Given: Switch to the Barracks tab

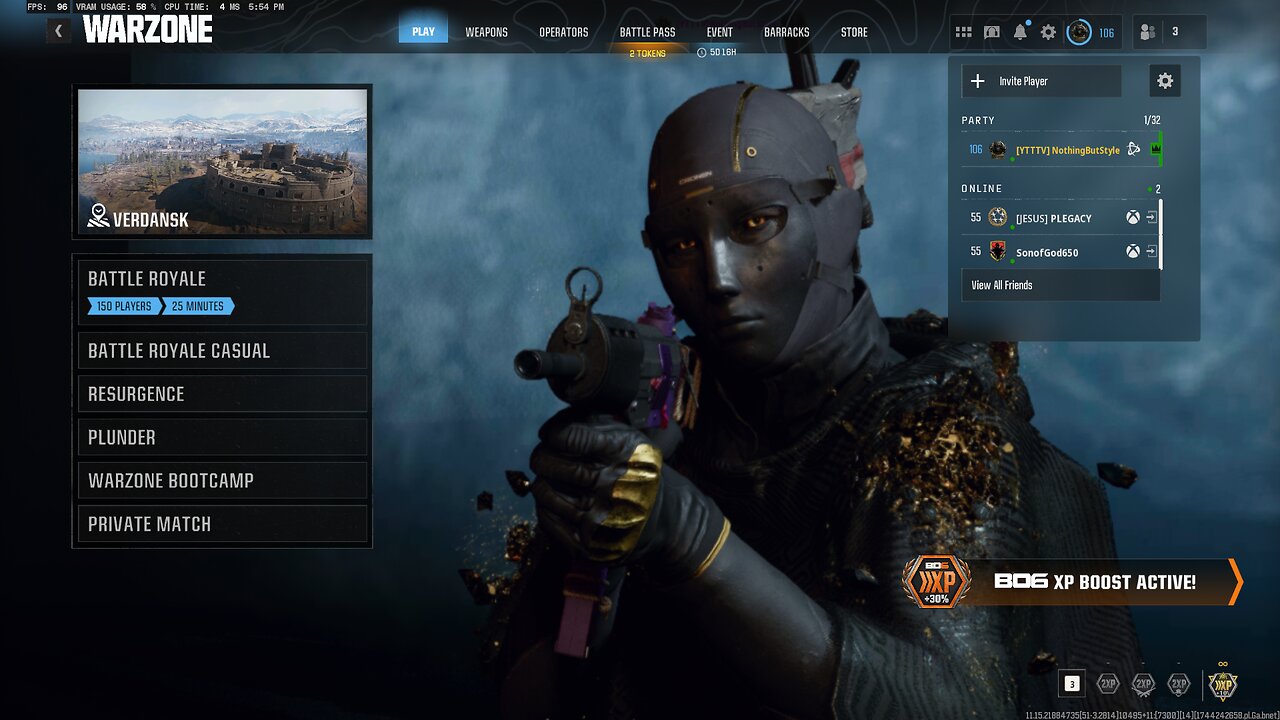Looking at the screenshot, I should point(787,32).
